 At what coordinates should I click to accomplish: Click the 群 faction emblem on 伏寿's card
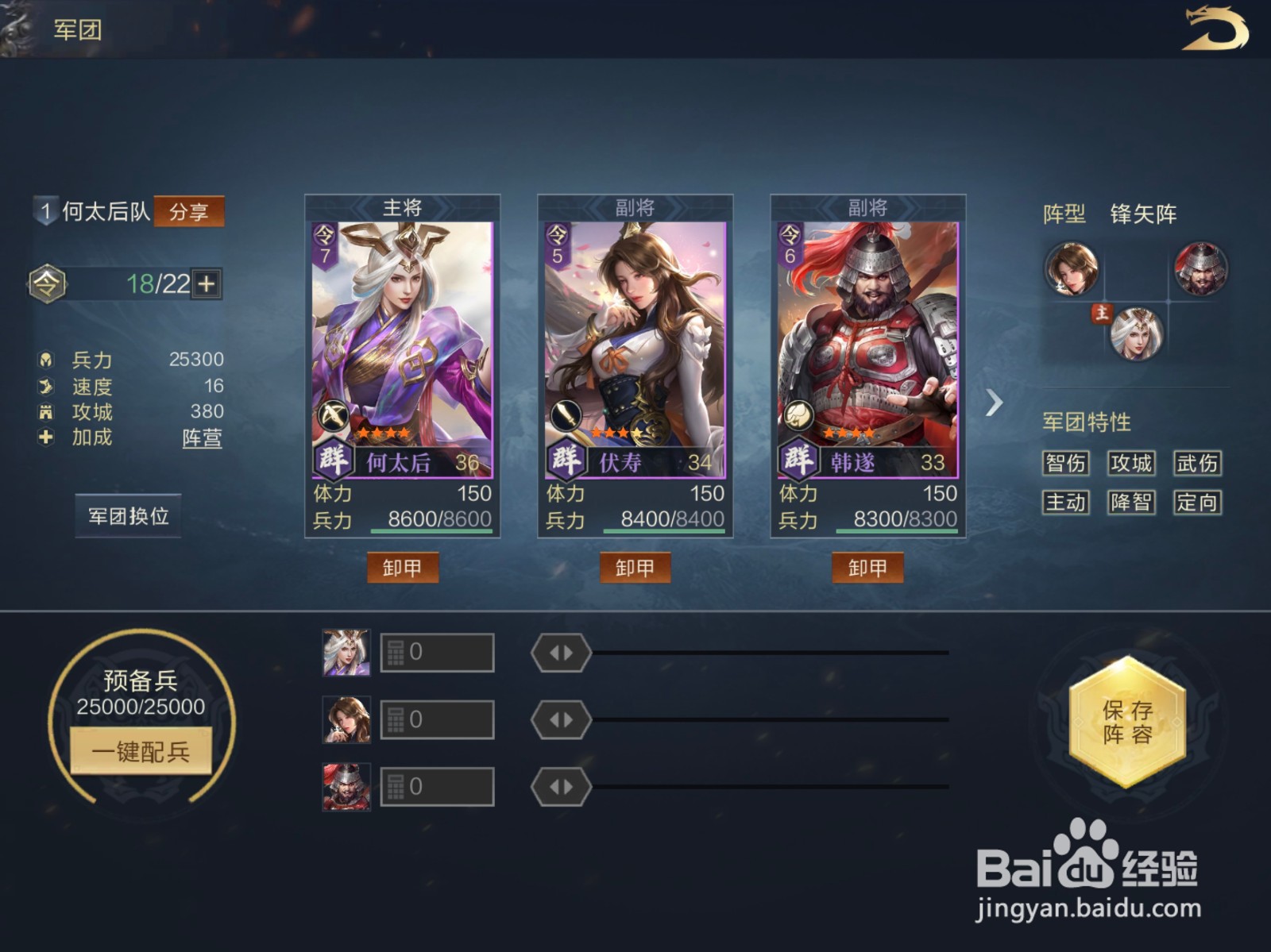566,459
